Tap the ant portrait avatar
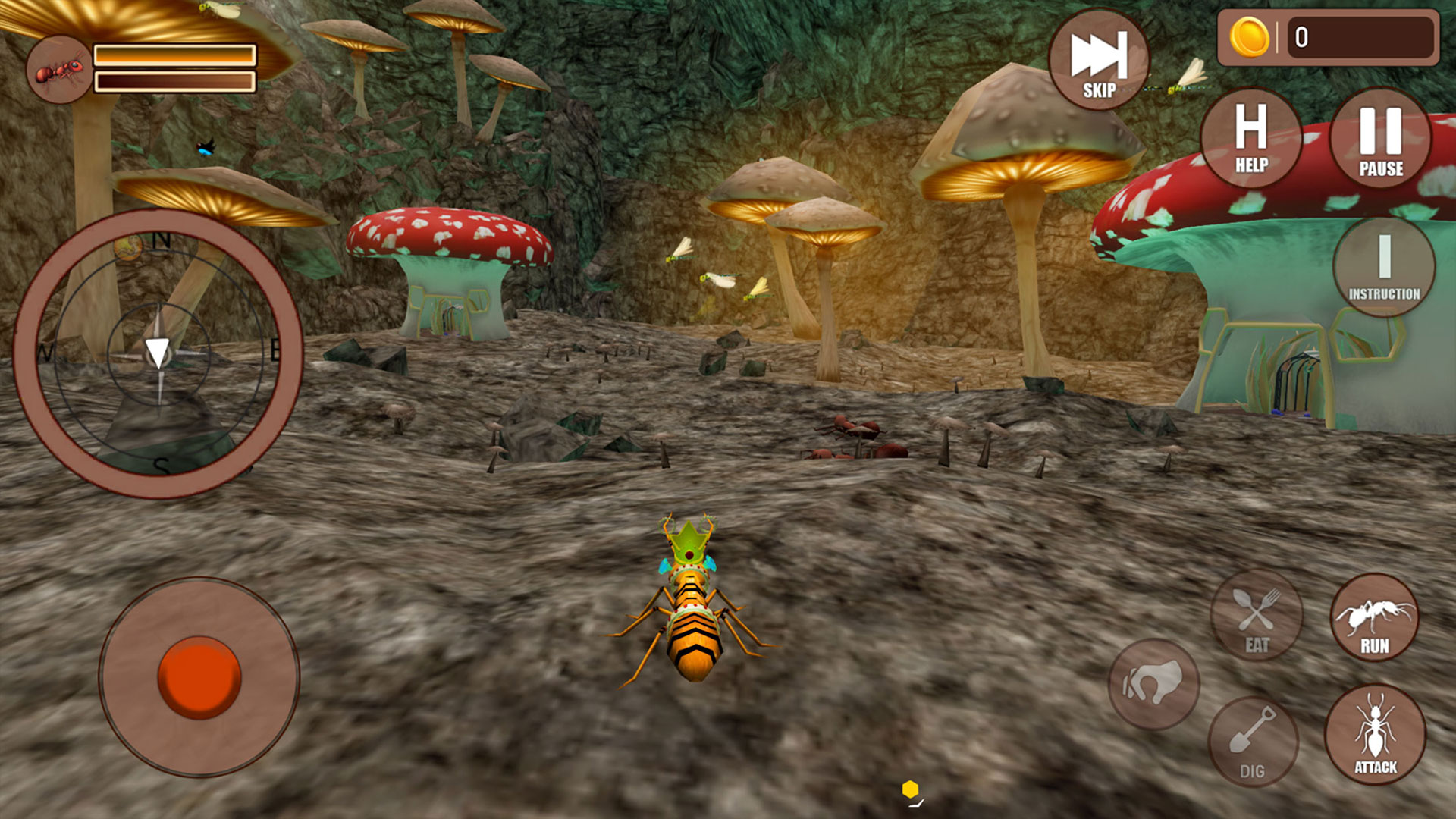 [x=59, y=68]
